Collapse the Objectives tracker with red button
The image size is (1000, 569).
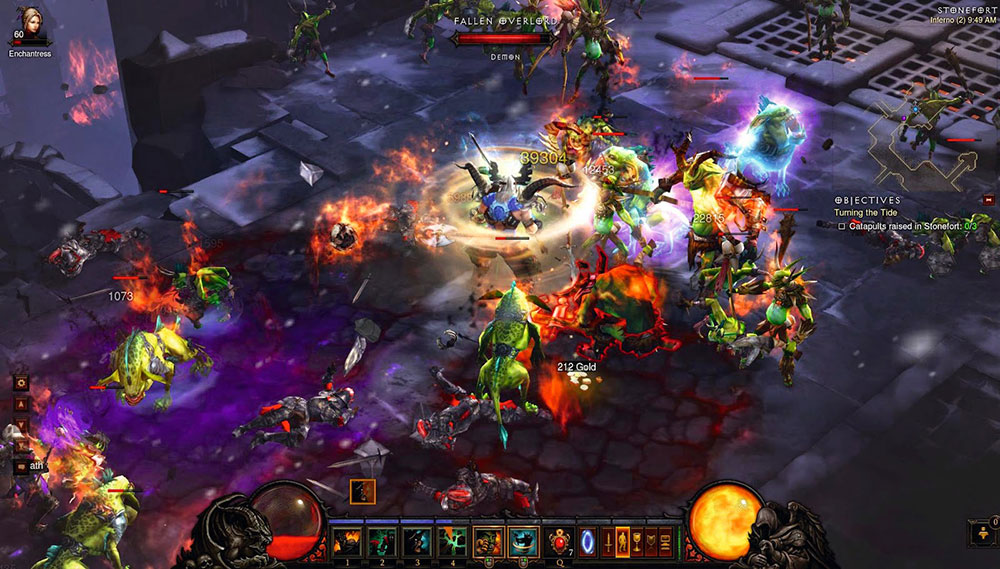tap(988, 200)
